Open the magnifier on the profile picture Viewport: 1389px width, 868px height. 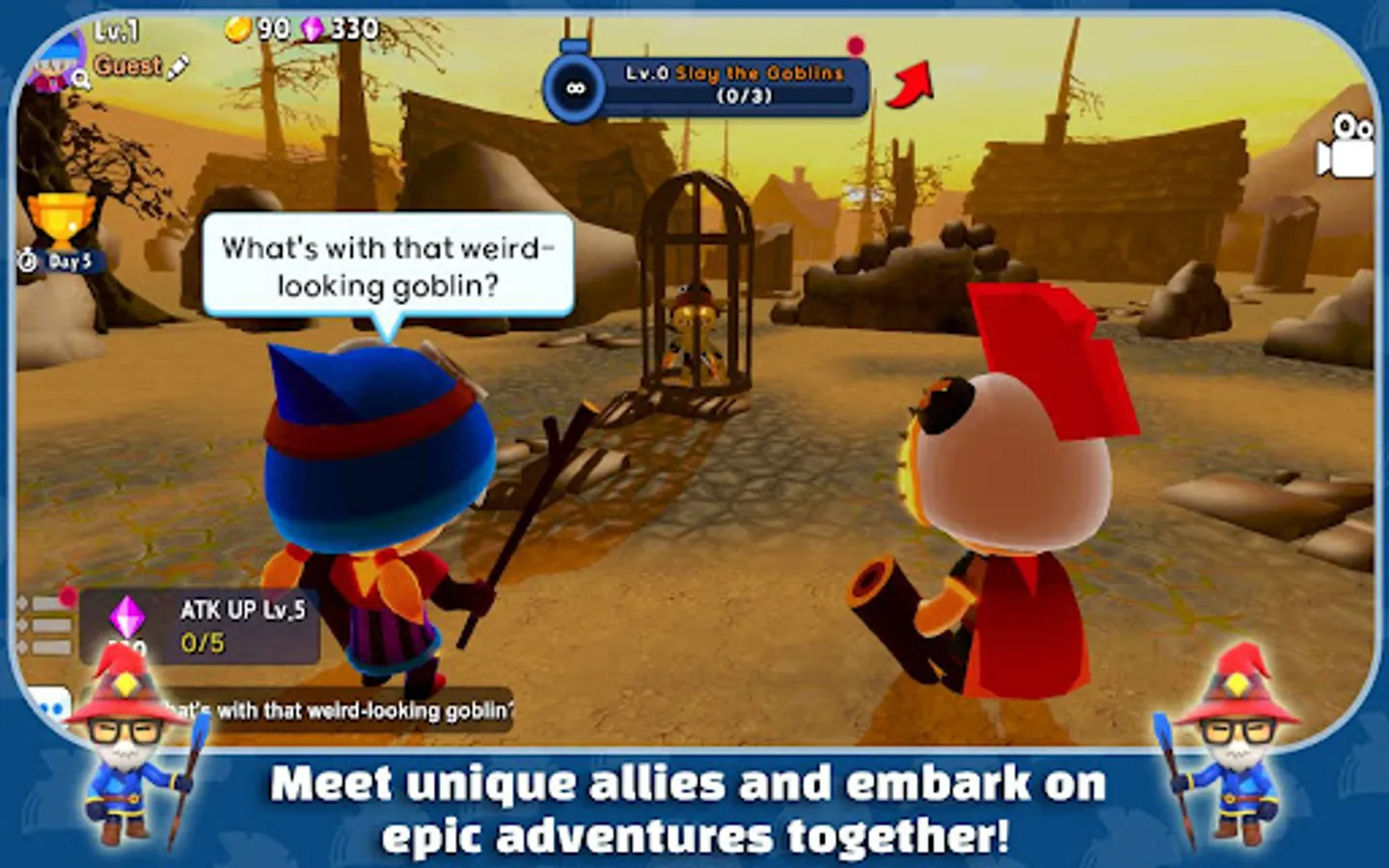[78, 76]
